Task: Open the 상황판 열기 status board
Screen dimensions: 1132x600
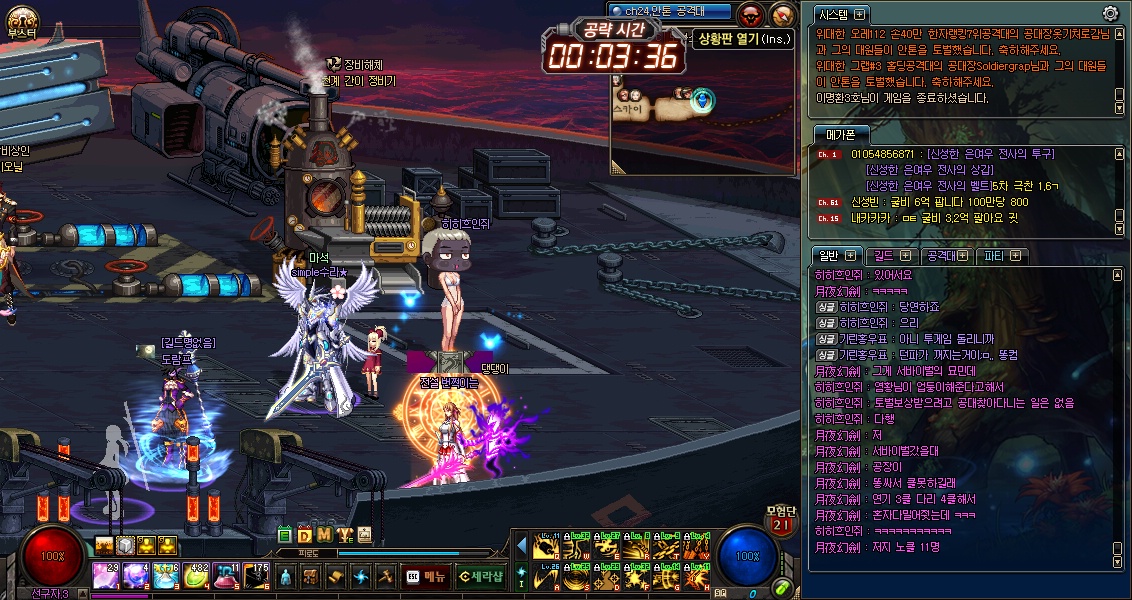Action: coord(730,39)
